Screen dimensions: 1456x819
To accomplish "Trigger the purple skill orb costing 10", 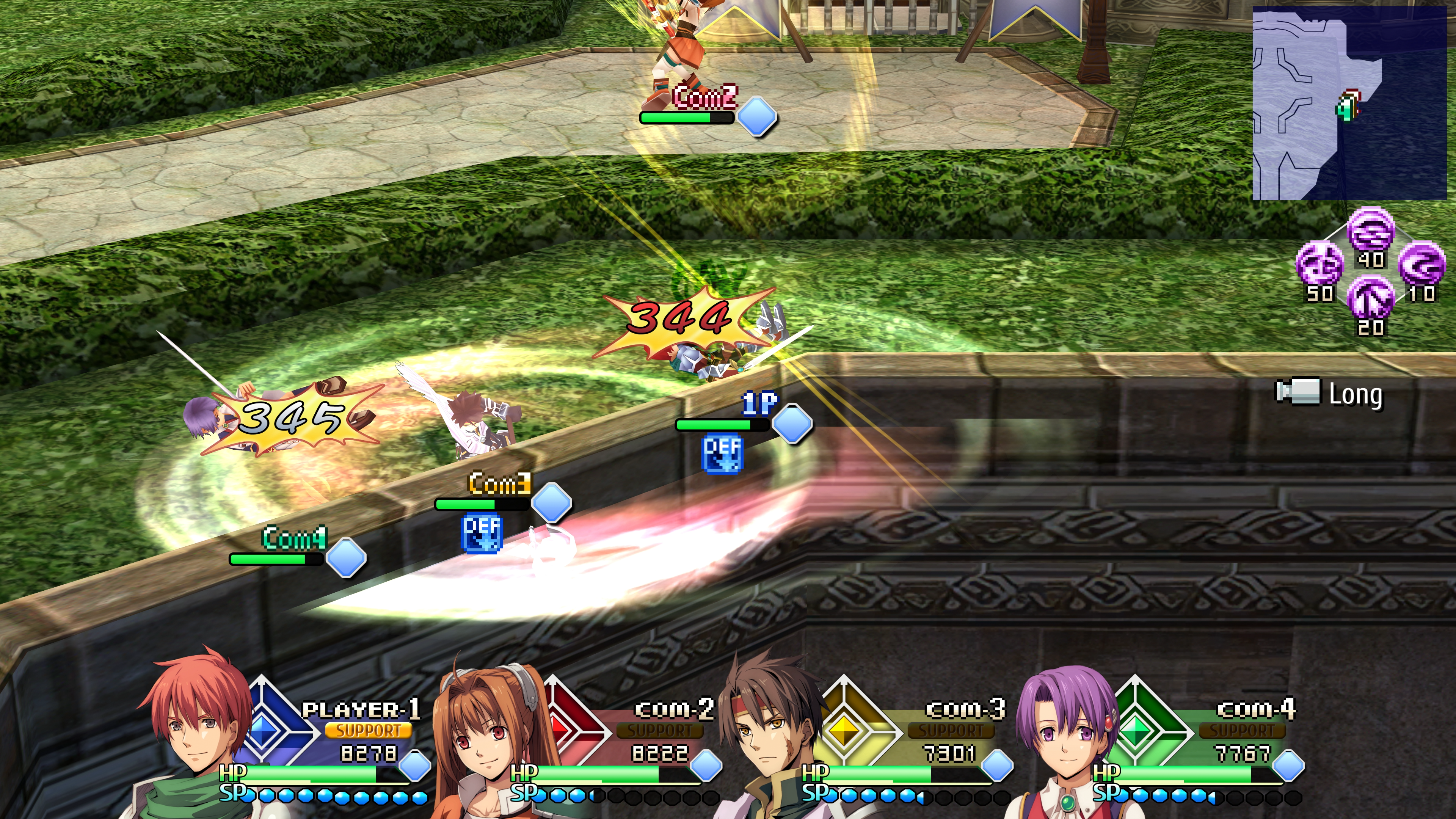I will click(x=1421, y=264).
